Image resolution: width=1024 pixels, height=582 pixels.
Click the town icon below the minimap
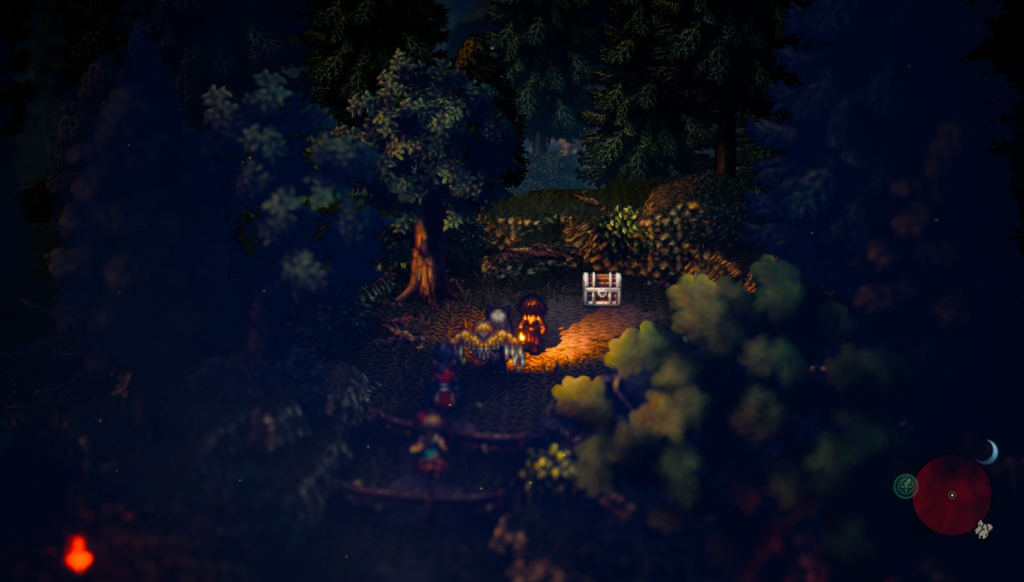coord(984,530)
